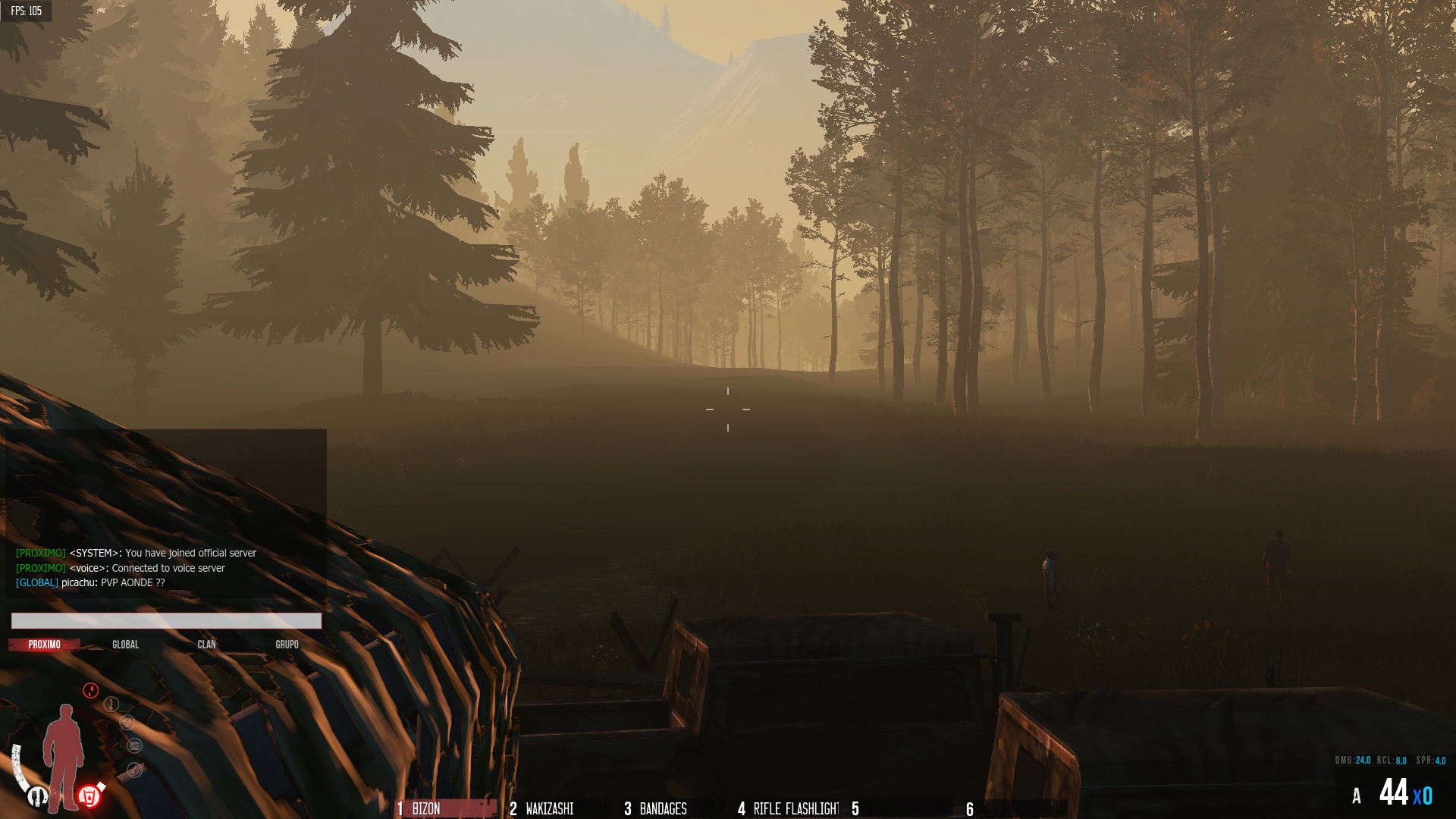Open the GLOBAL chat channel tab

[126, 645]
